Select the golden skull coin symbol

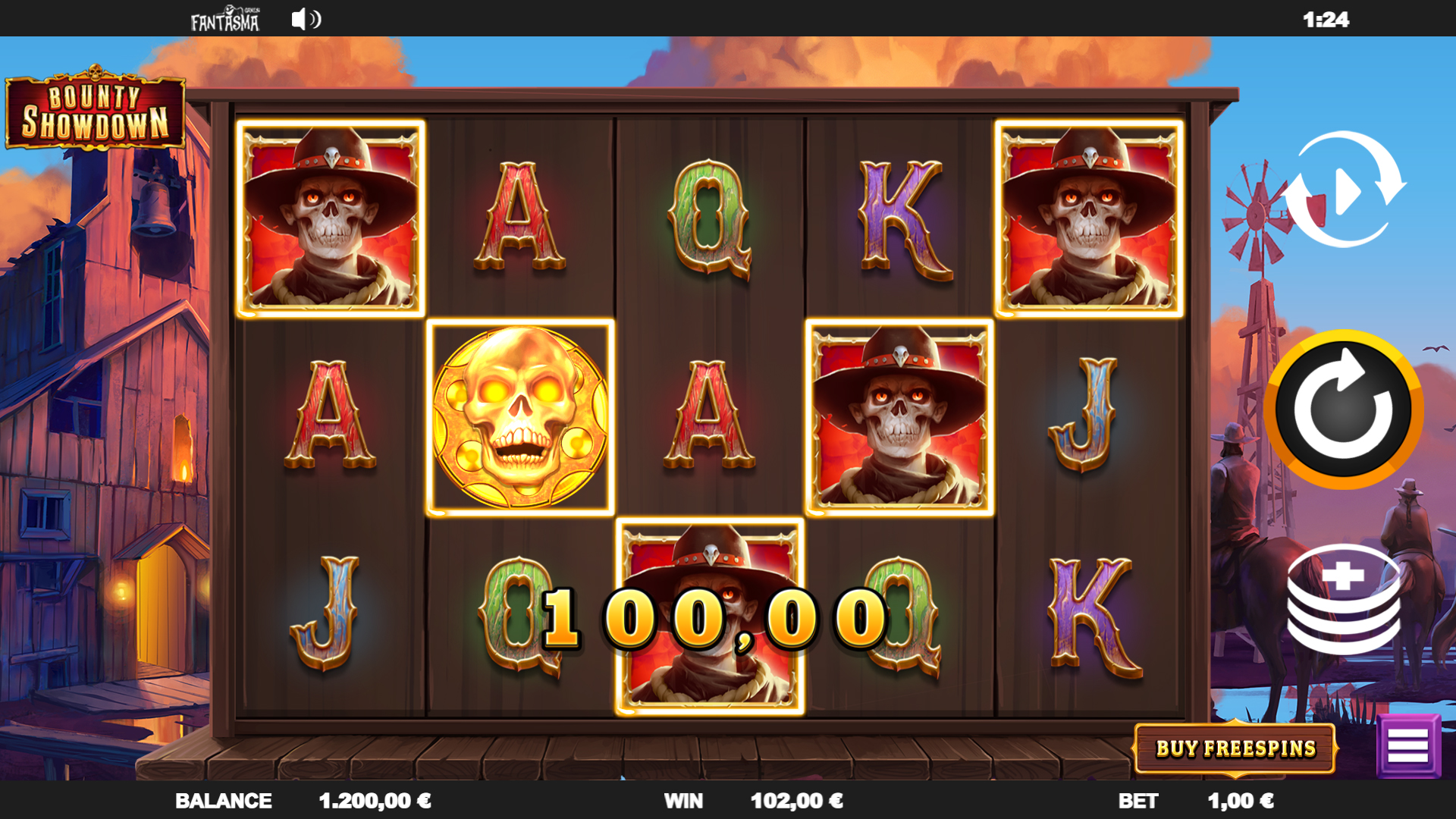coord(521,416)
